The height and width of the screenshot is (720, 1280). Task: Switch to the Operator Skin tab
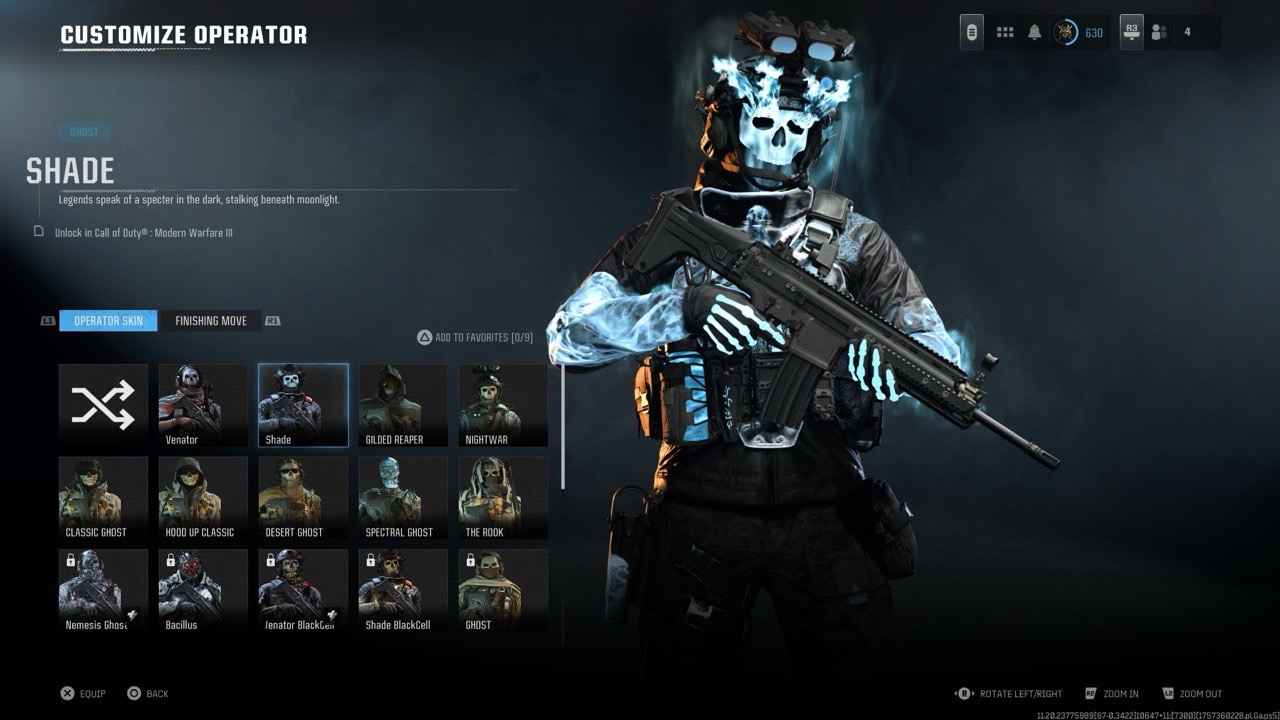tap(108, 321)
